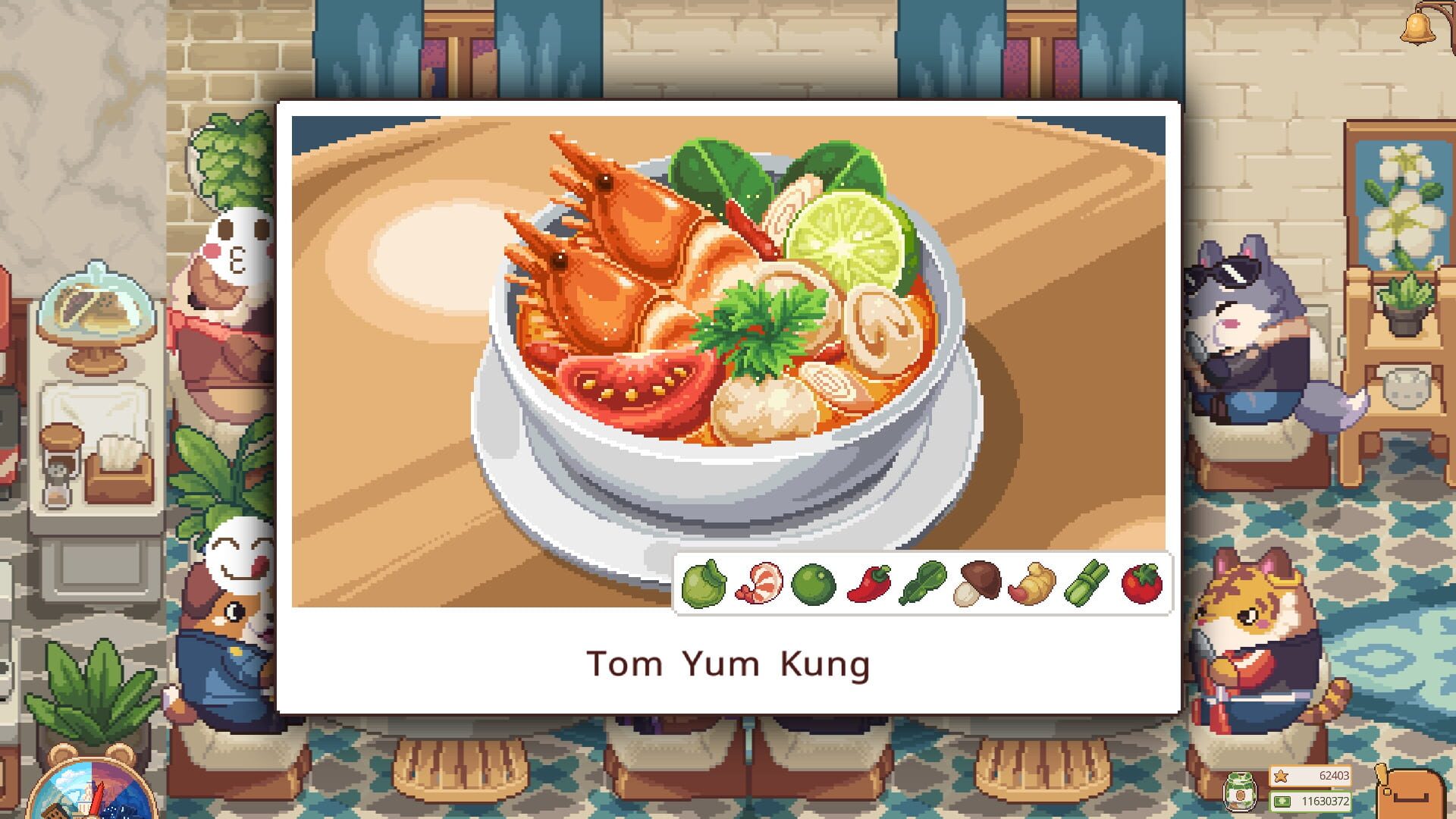
Task: Click the Tom Yum Kung recipe title
Action: (727, 664)
